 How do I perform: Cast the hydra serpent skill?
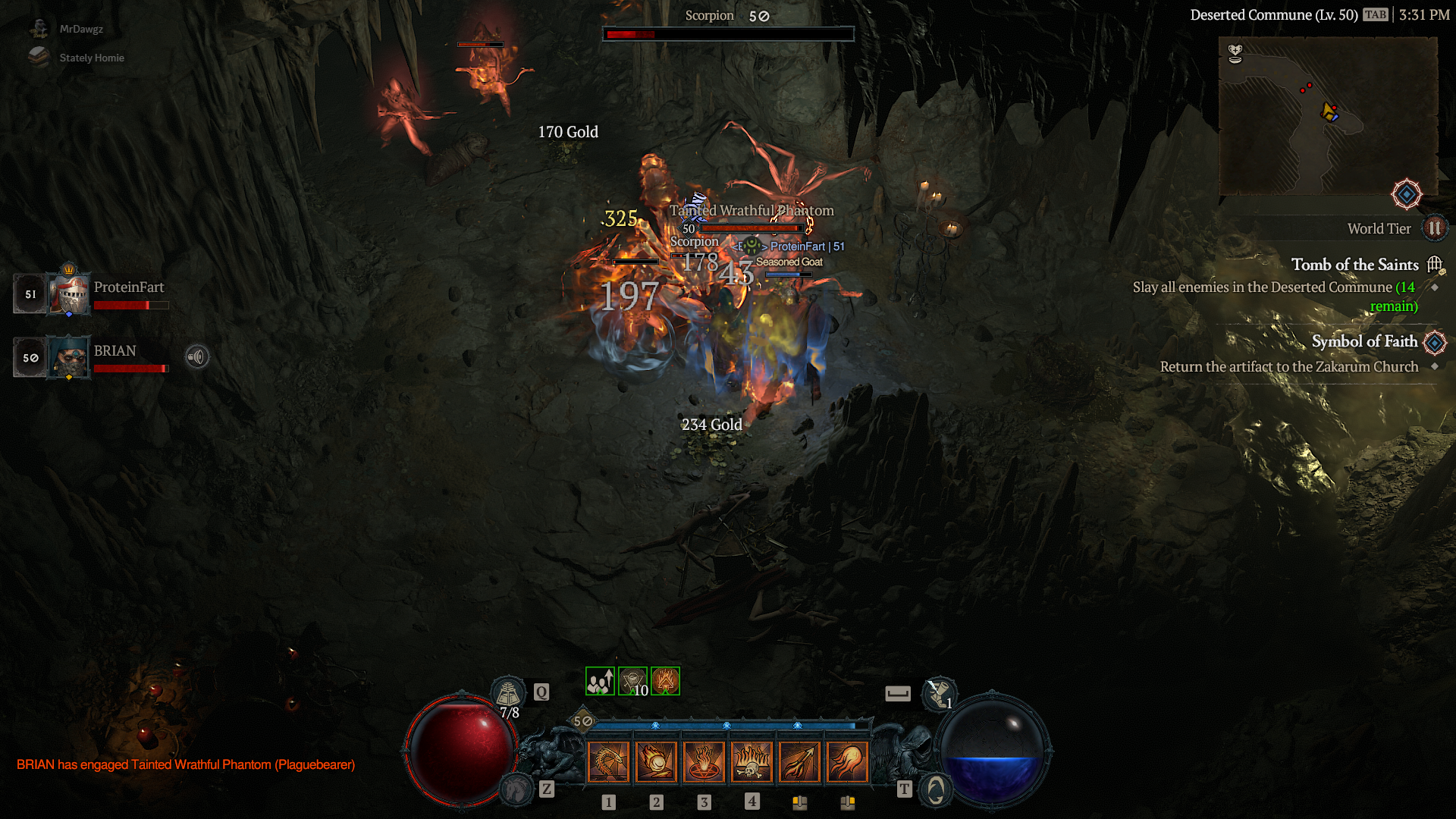pyautogui.click(x=608, y=761)
